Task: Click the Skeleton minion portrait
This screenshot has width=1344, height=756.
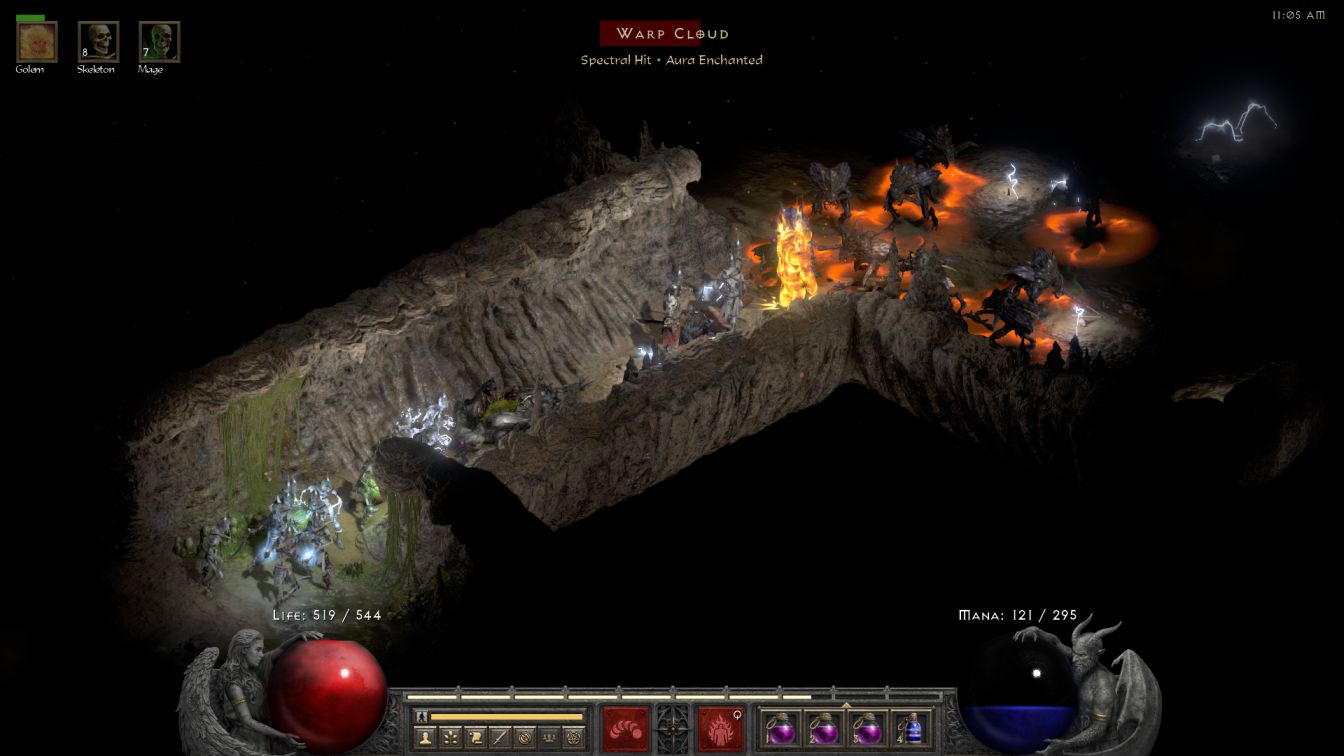Action: pos(98,42)
